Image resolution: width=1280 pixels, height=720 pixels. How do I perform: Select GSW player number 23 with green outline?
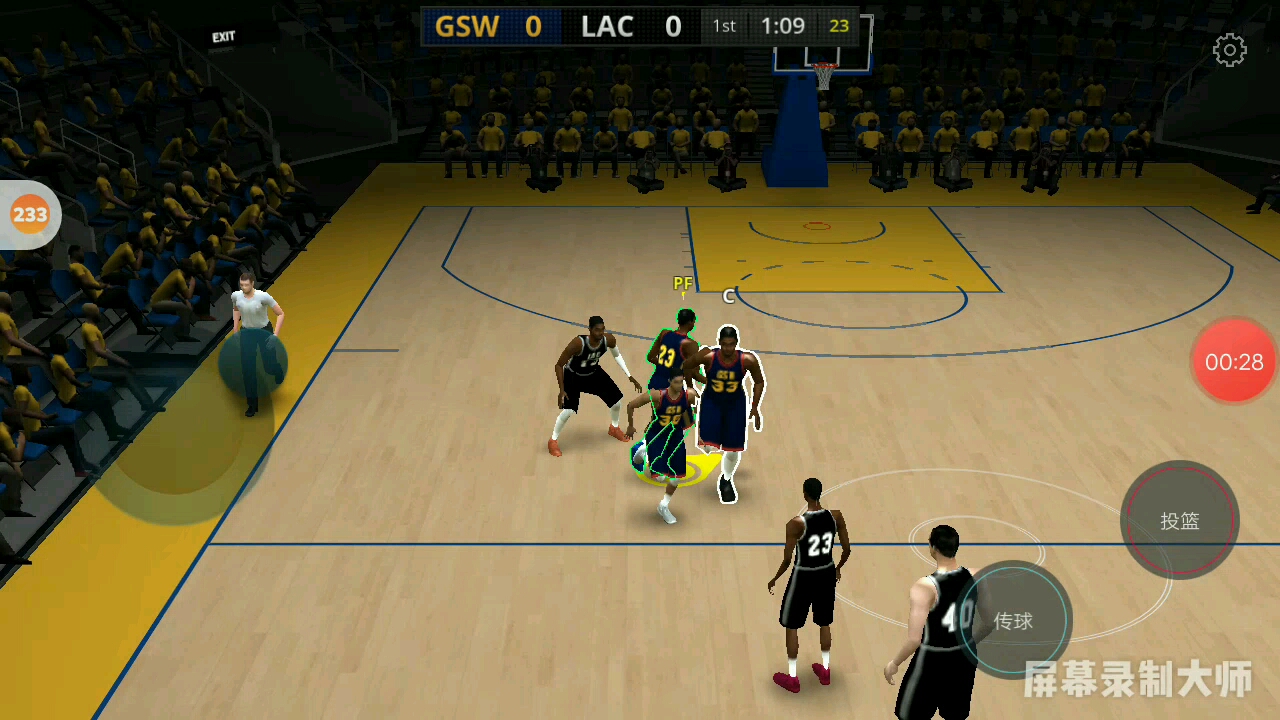[x=670, y=355]
